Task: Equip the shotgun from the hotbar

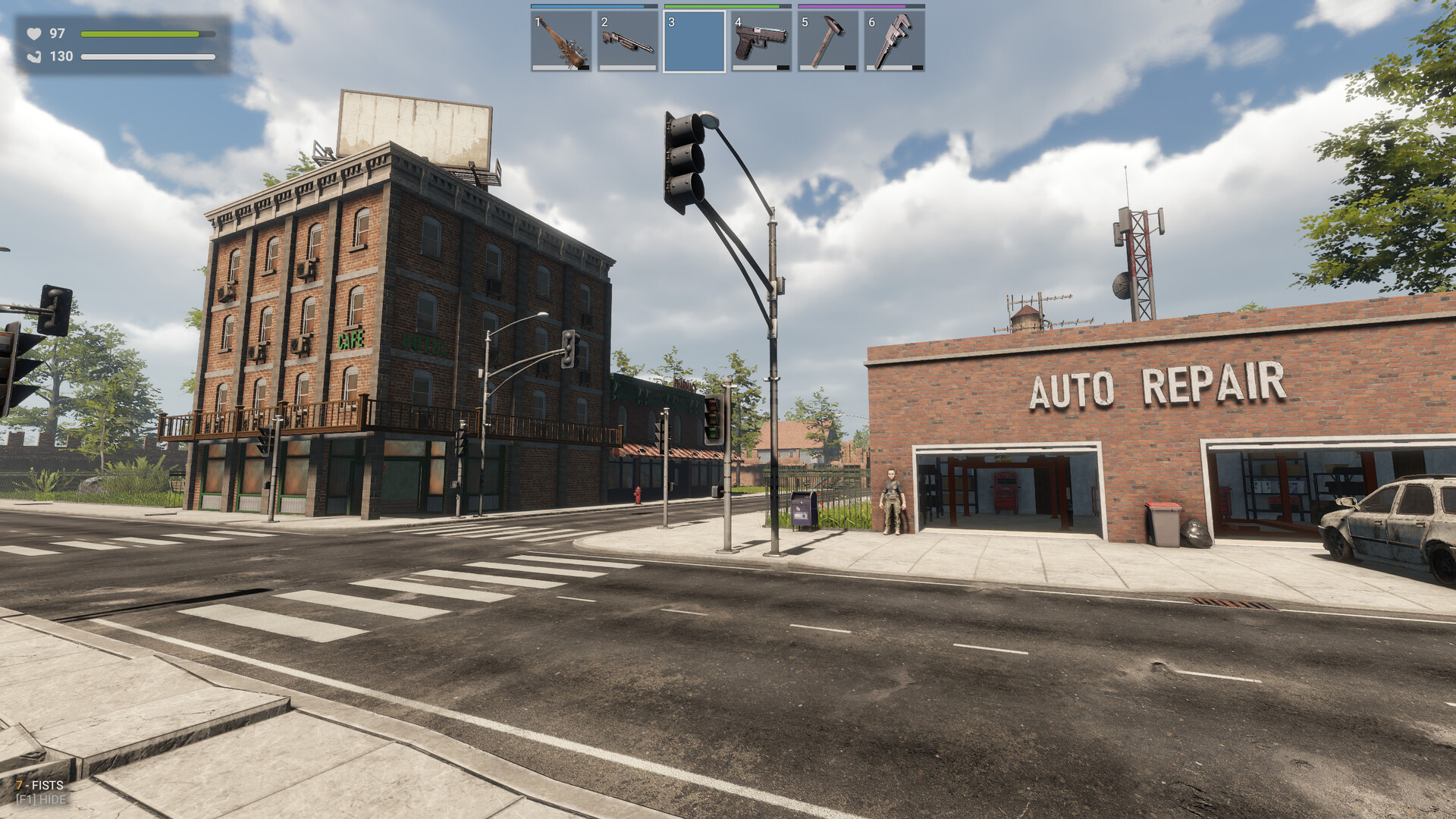Action: point(628,41)
